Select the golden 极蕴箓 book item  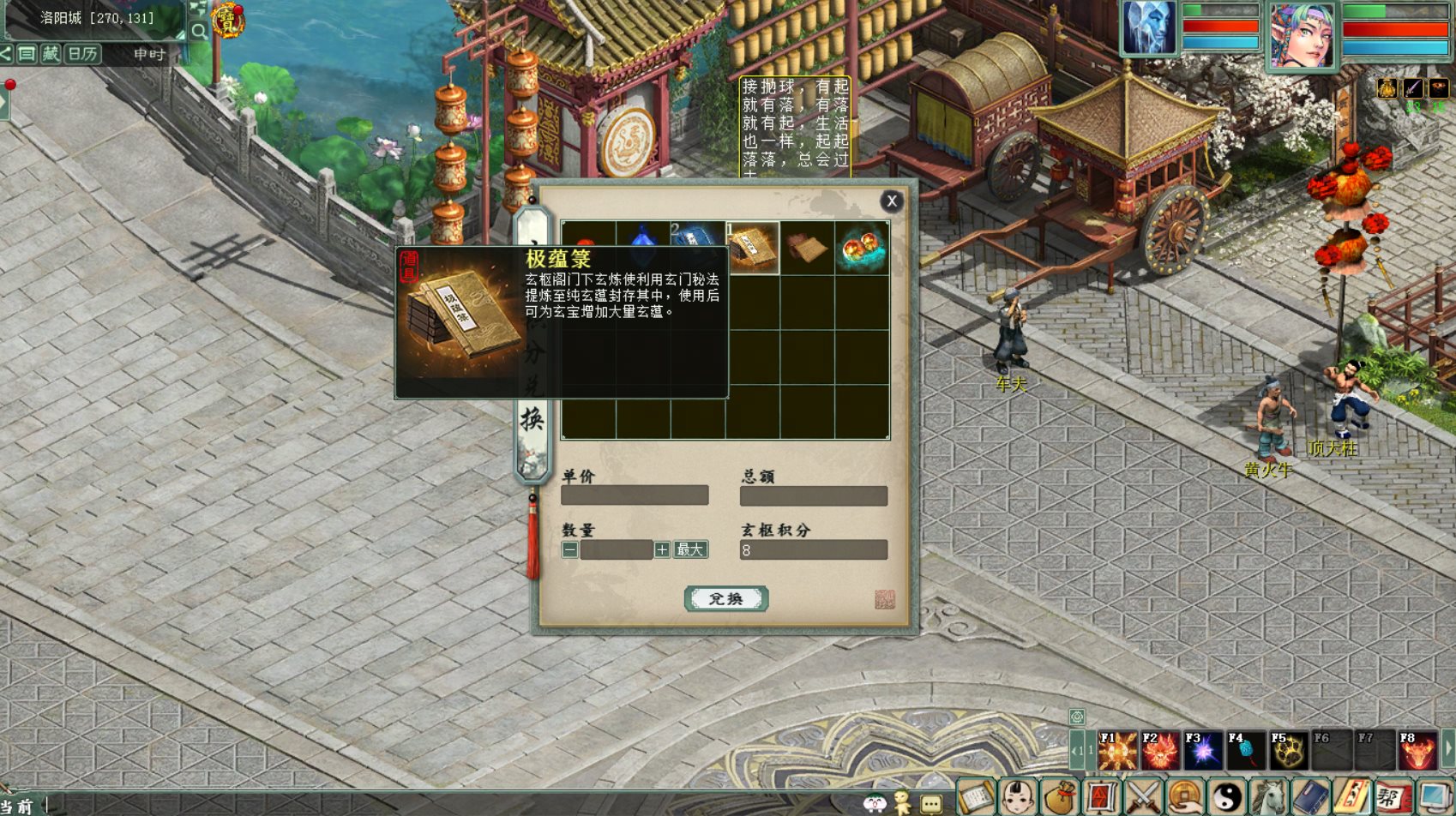[753, 248]
